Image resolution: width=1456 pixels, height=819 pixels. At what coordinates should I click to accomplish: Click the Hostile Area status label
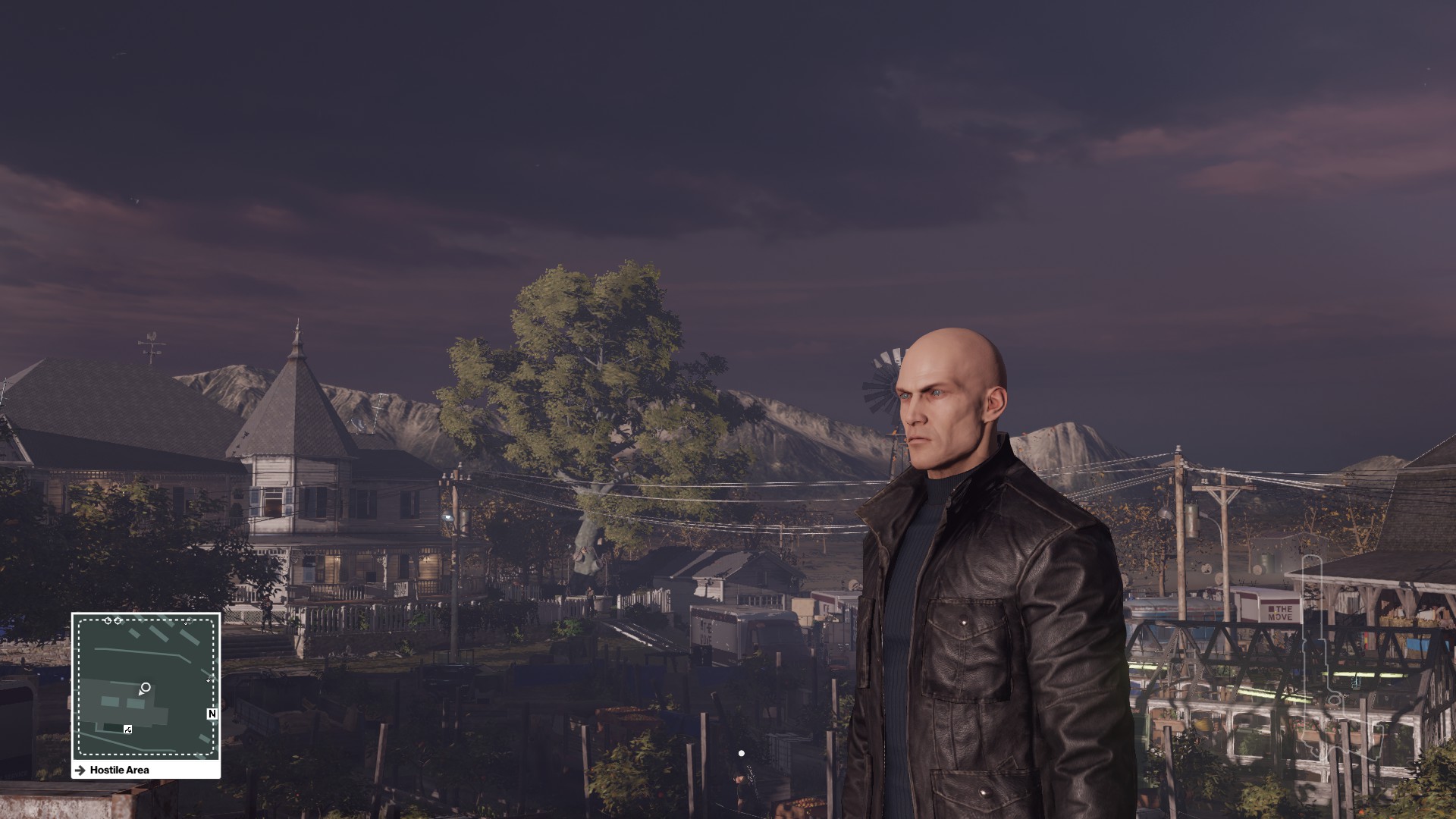coord(119,770)
